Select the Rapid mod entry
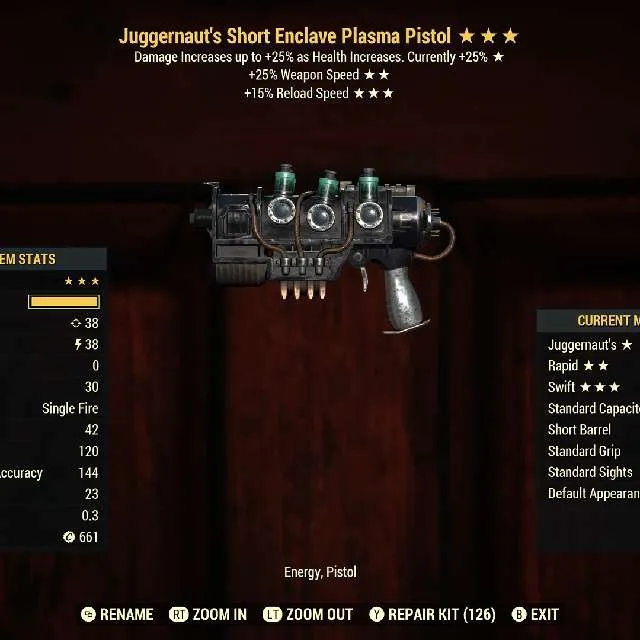 tap(579, 366)
